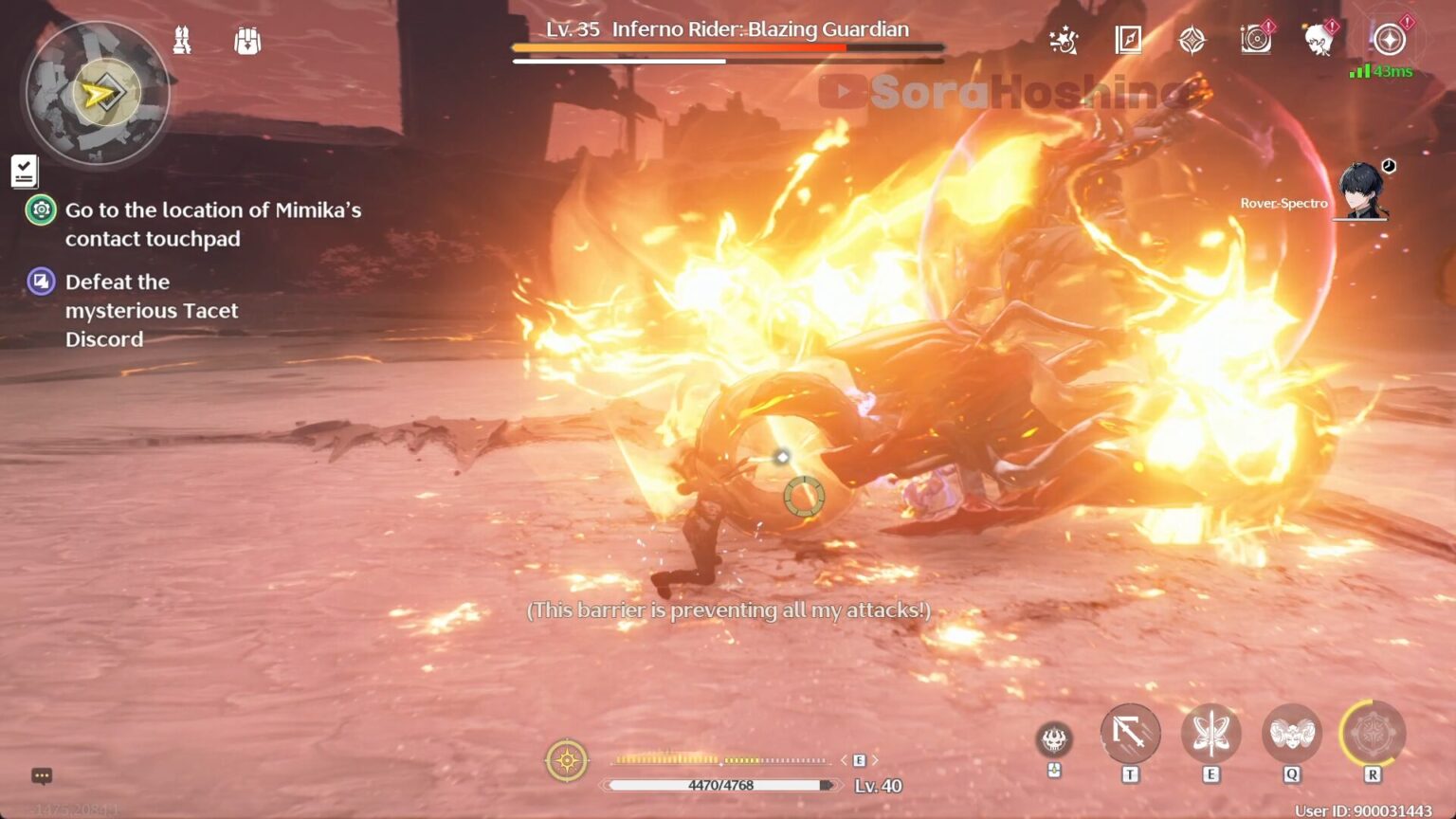Open the events icon with stars
The height and width of the screenshot is (819, 1456).
pos(1064,41)
